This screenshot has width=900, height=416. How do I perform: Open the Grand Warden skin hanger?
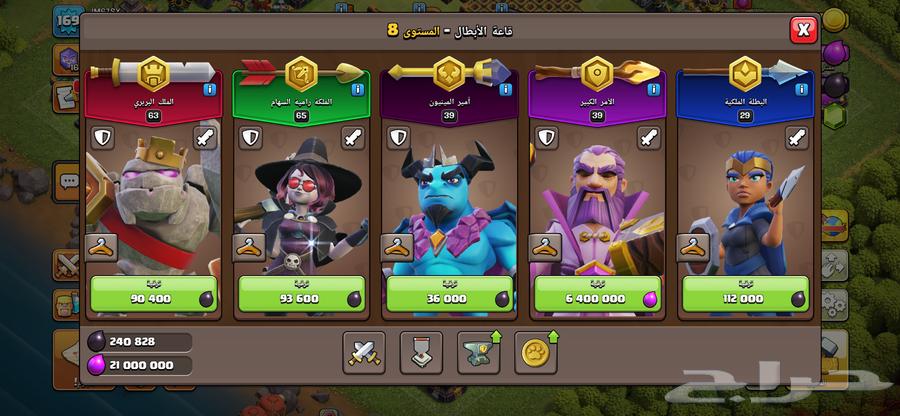click(544, 247)
